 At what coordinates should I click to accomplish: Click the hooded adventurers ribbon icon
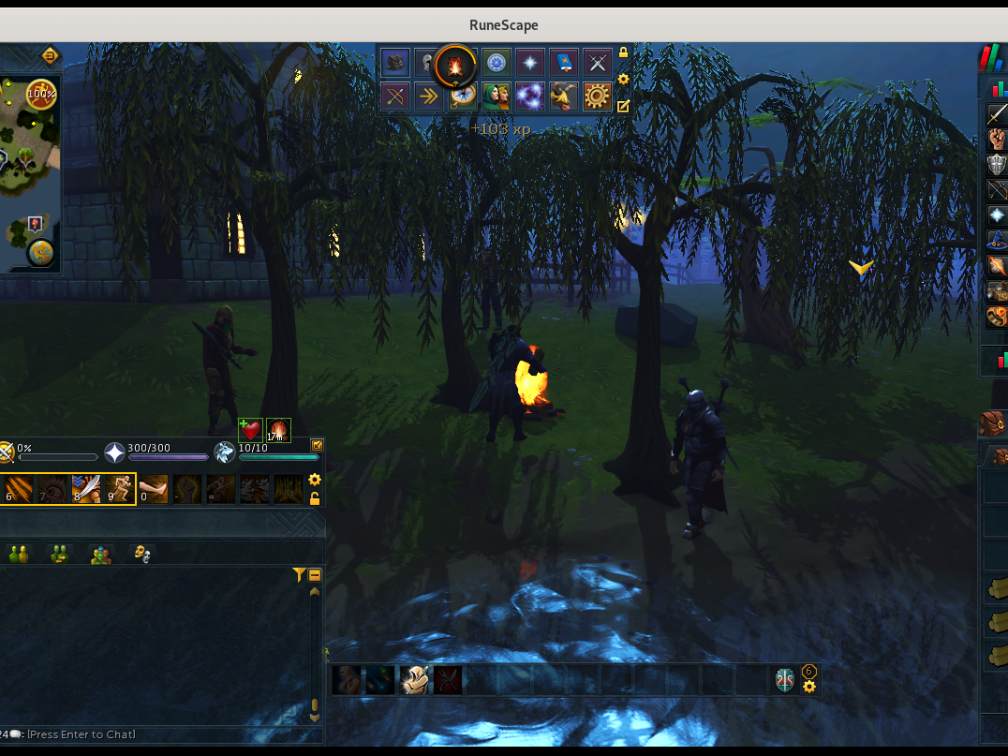tap(495, 96)
